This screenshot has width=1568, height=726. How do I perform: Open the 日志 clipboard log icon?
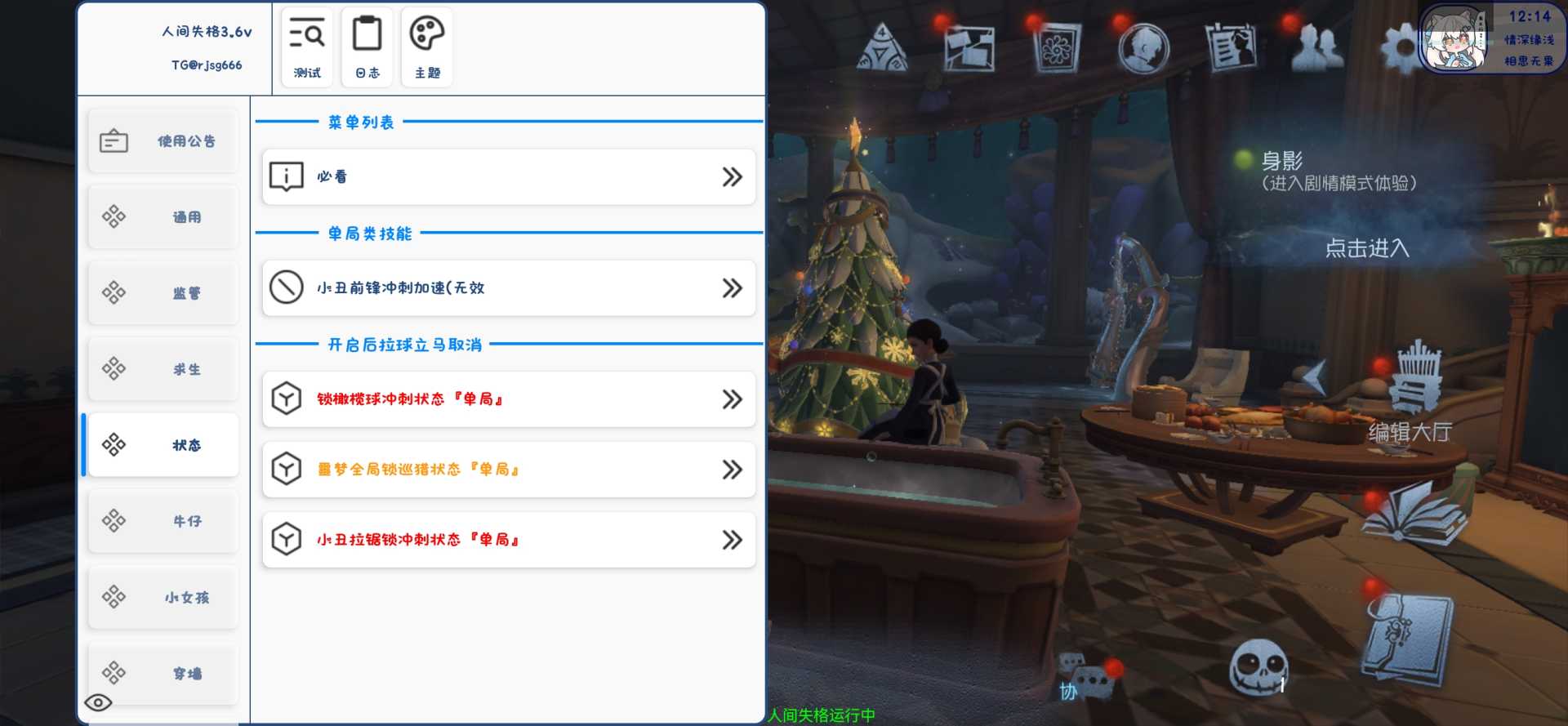[367, 45]
